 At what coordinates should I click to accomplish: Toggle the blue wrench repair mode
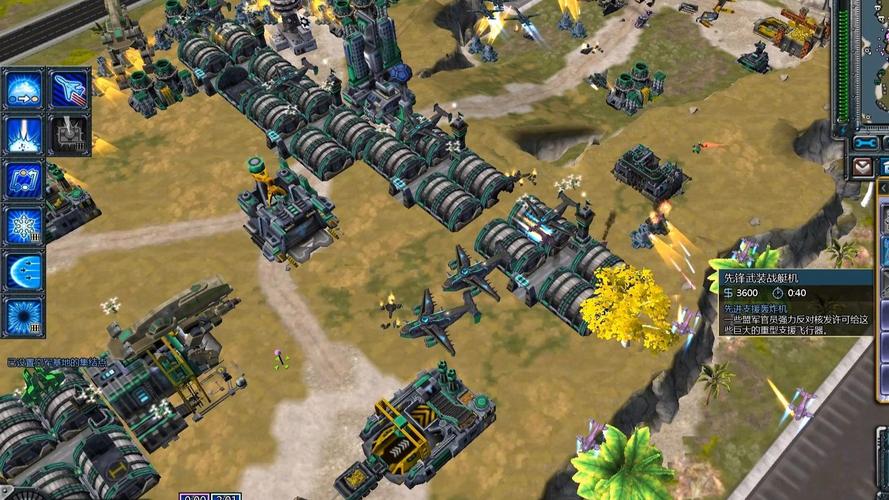pos(866,143)
